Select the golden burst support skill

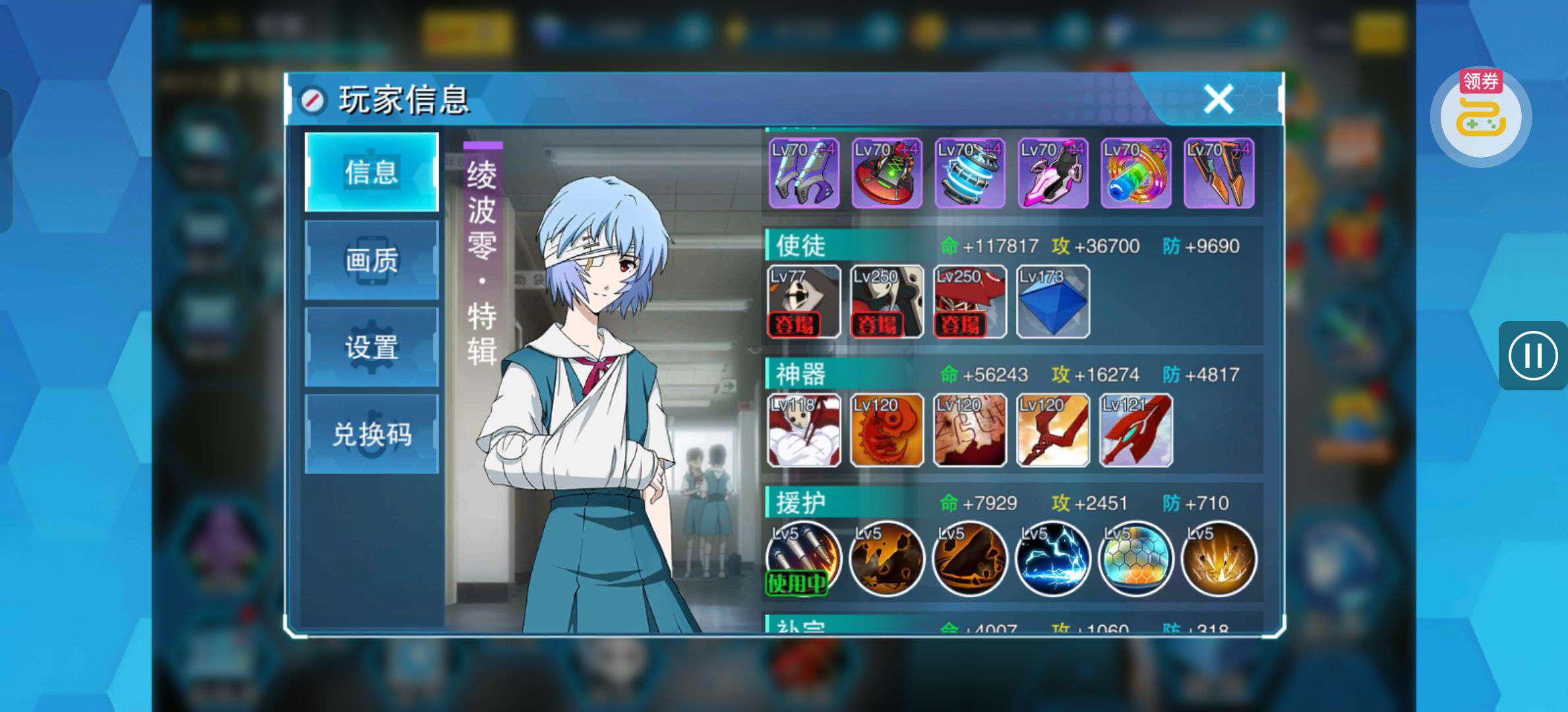pyautogui.click(x=1219, y=559)
